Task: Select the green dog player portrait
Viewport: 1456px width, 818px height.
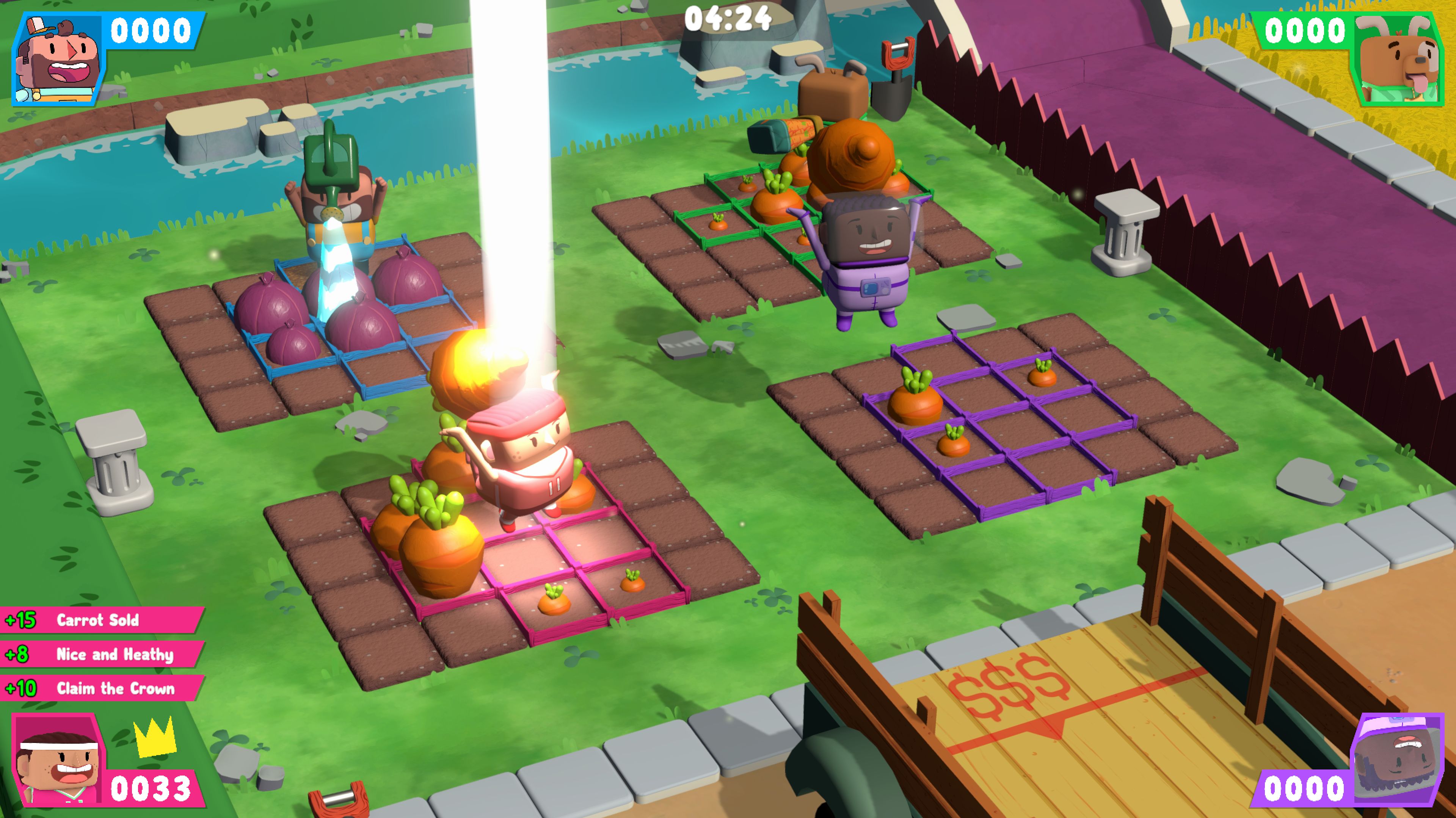Action: [1397, 59]
